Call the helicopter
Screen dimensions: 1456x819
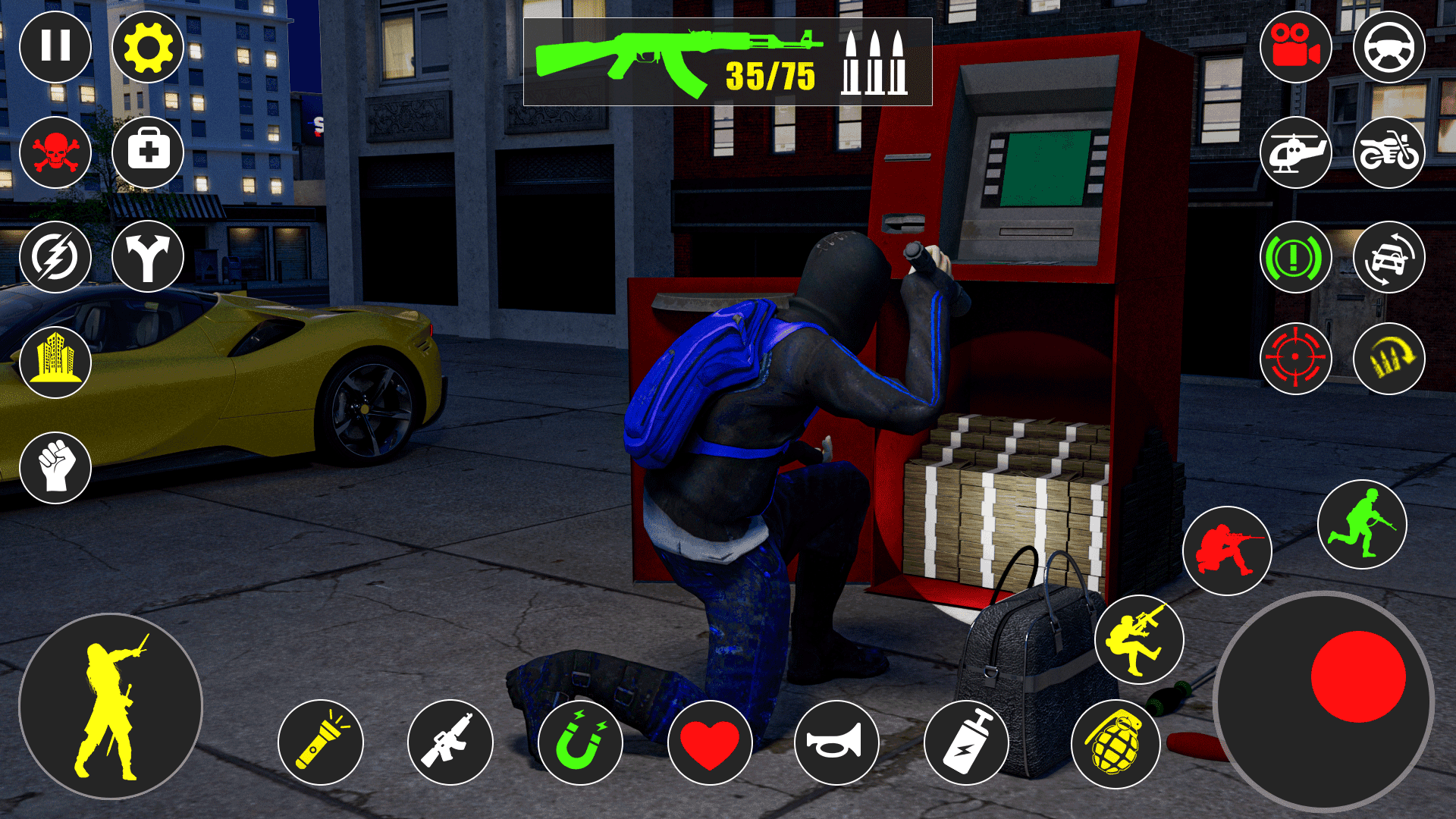coord(1298,152)
